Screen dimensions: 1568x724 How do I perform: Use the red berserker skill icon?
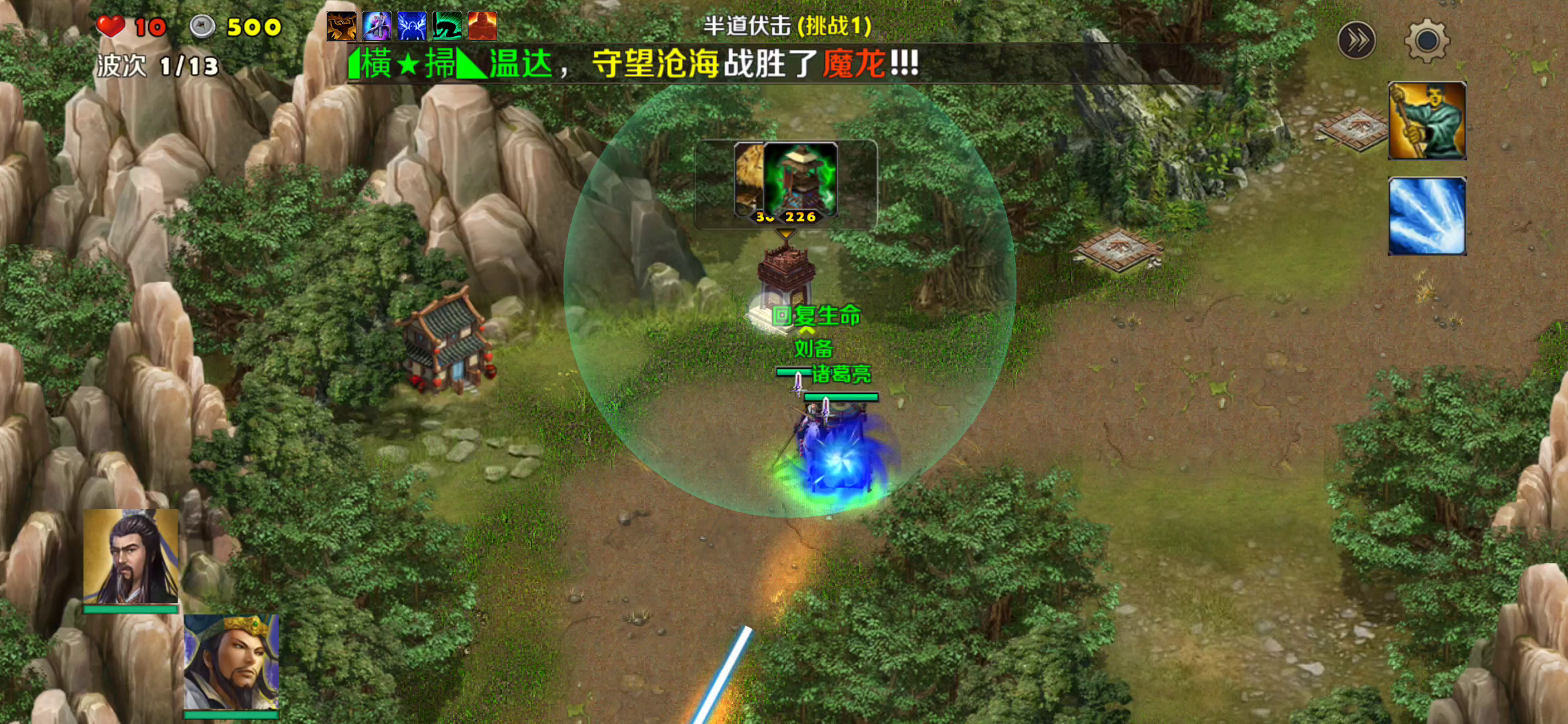[x=483, y=27]
